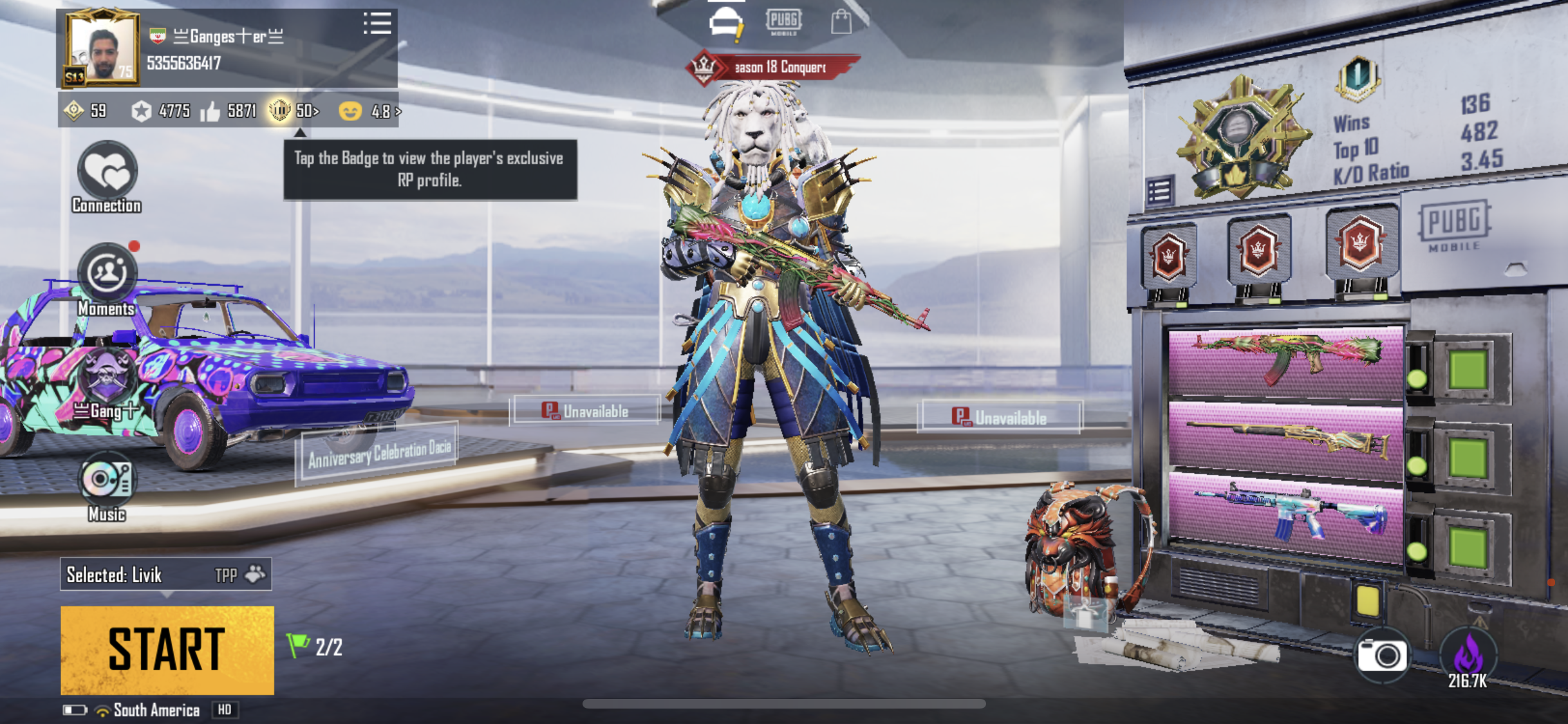Select the AKM weapon skin slot
Image resolution: width=1568 pixels, height=724 pixels.
1286,360
